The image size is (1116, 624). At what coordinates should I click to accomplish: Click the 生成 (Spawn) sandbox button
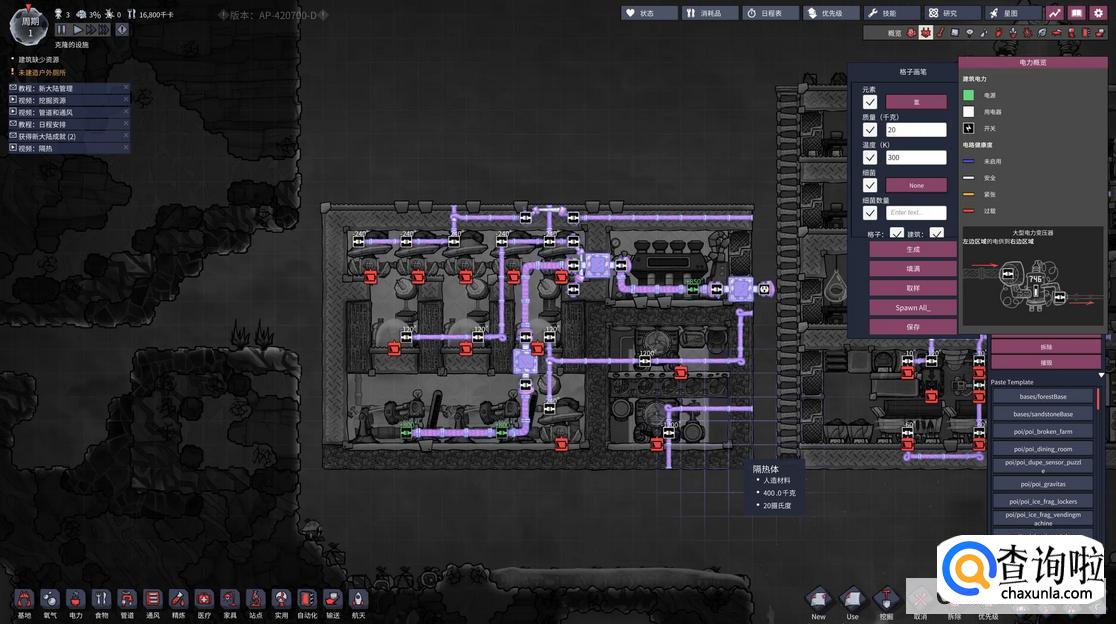pyautogui.click(x=907, y=249)
